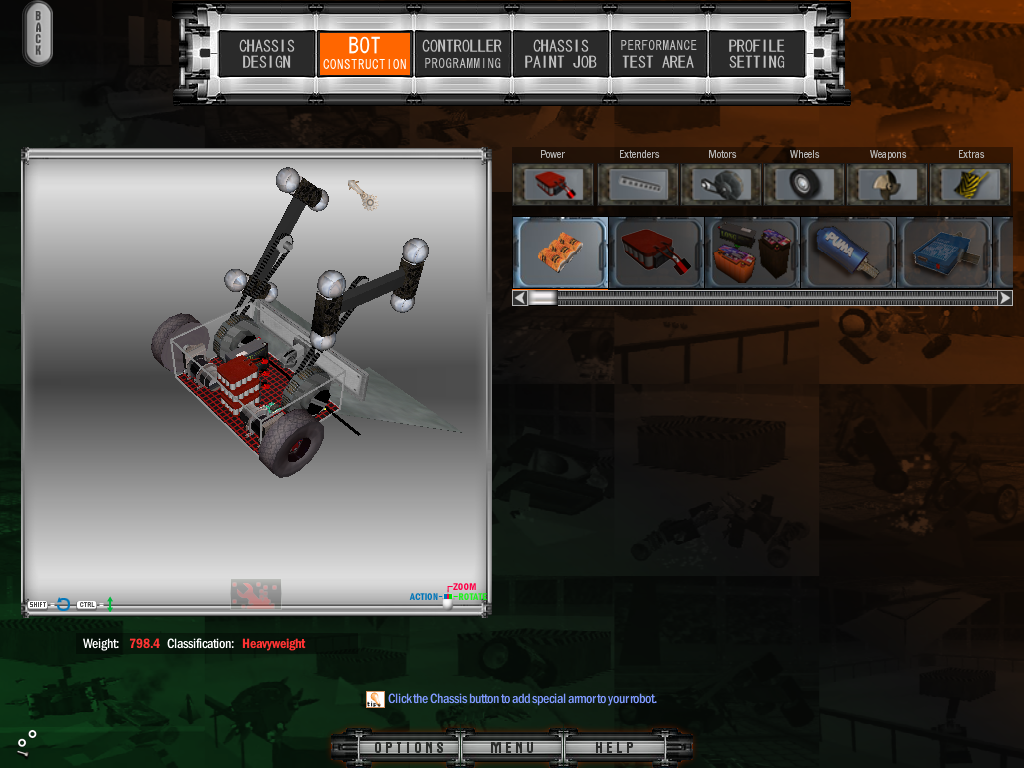Browse the Weapons parts category
Screen dimensions: 1024x768
(887, 184)
